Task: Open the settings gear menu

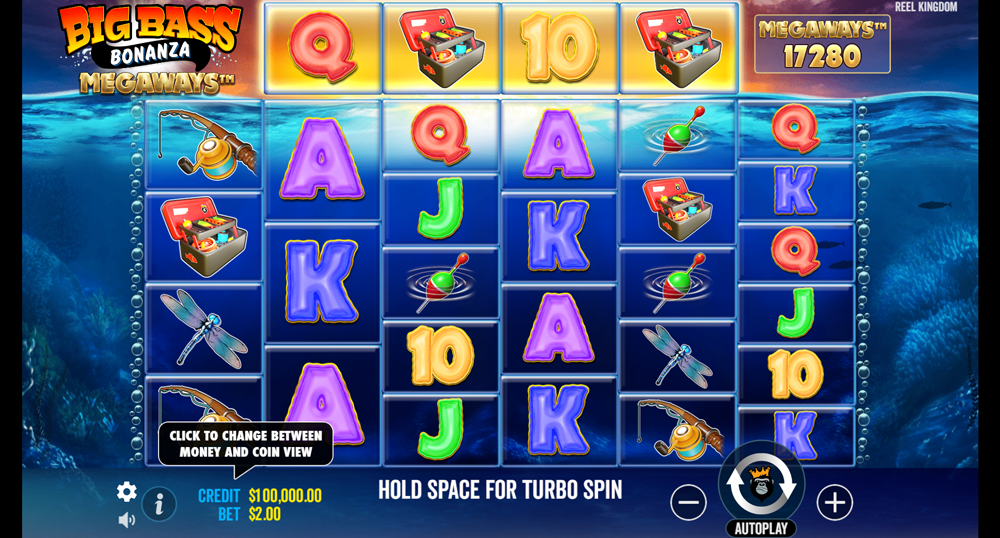Action: coord(127,491)
